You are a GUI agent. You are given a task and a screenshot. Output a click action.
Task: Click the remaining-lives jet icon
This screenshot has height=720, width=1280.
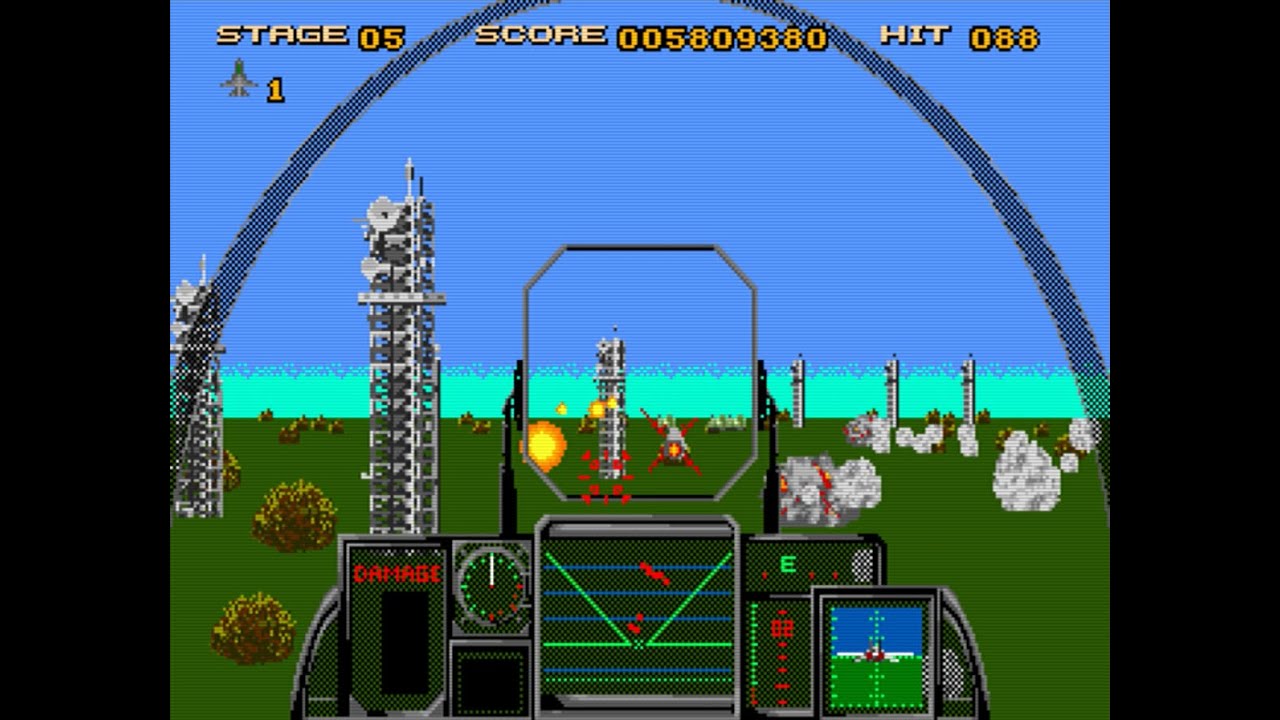click(239, 79)
